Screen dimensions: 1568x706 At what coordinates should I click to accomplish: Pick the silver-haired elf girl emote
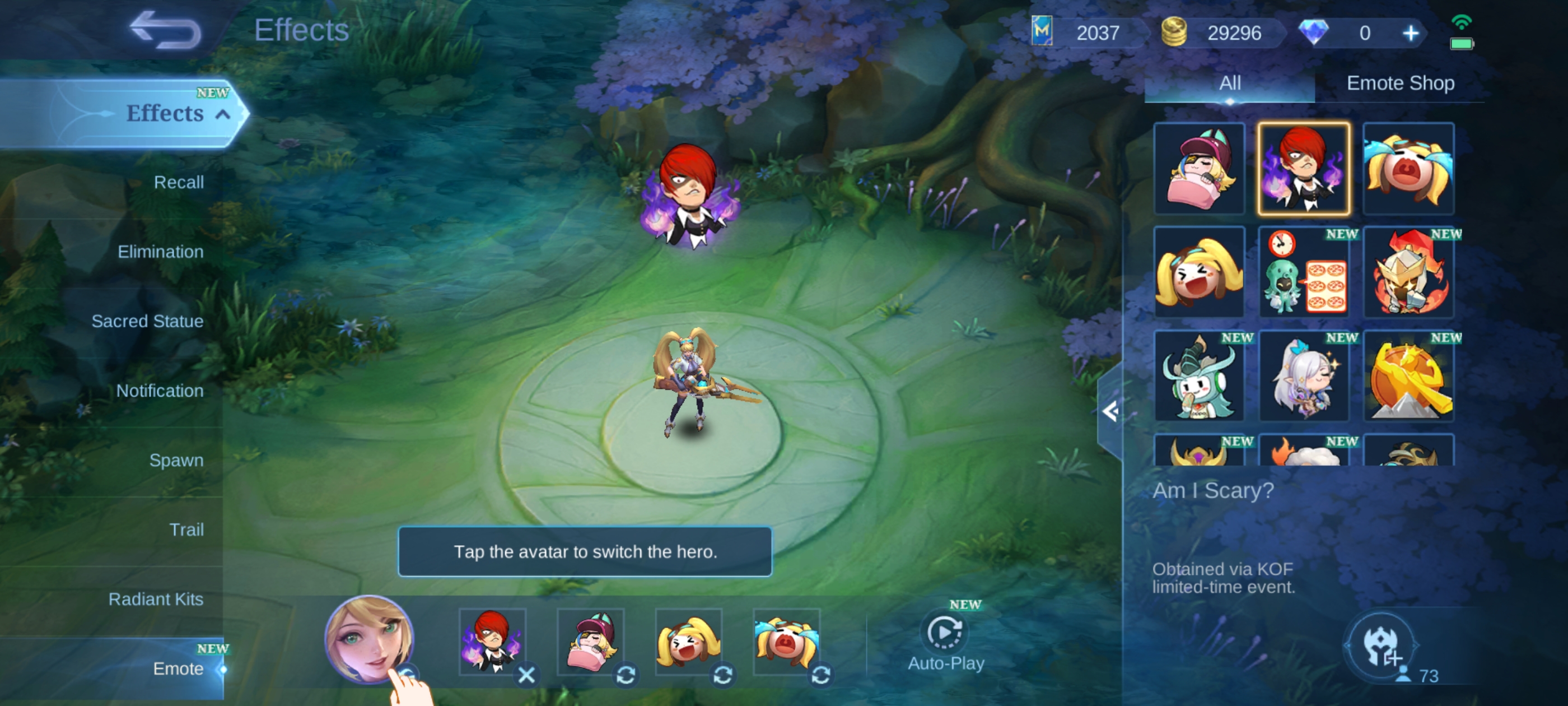pyautogui.click(x=1304, y=377)
